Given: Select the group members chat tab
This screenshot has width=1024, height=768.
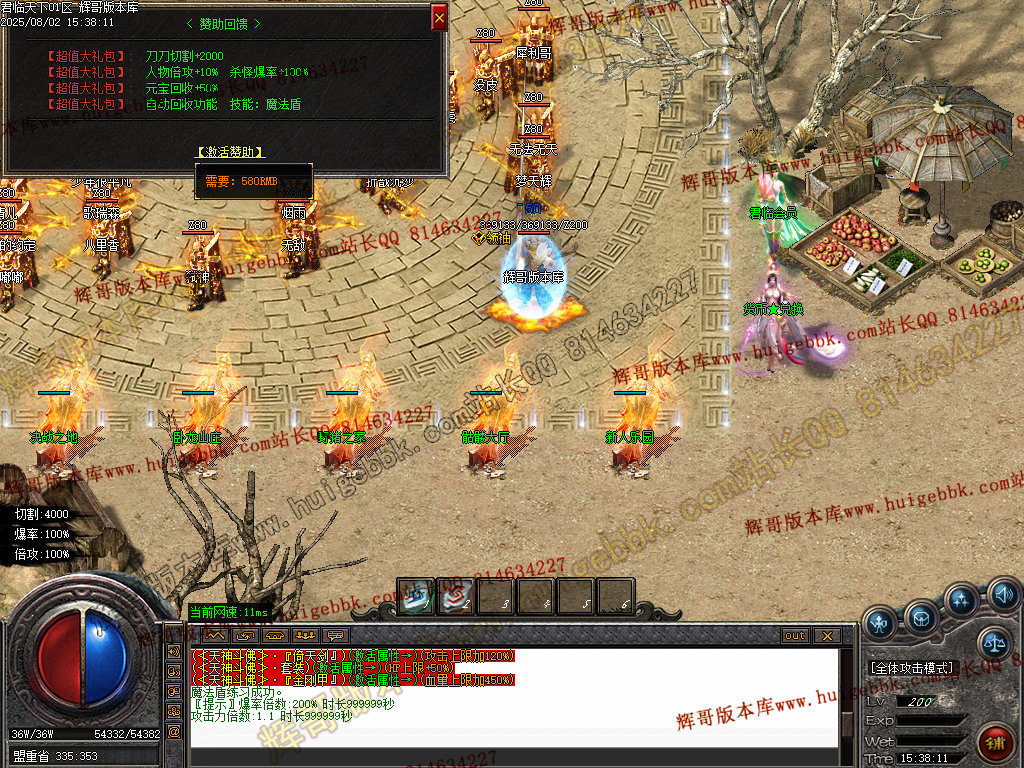Looking at the screenshot, I should pyautogui.click(x=305, y=635).
